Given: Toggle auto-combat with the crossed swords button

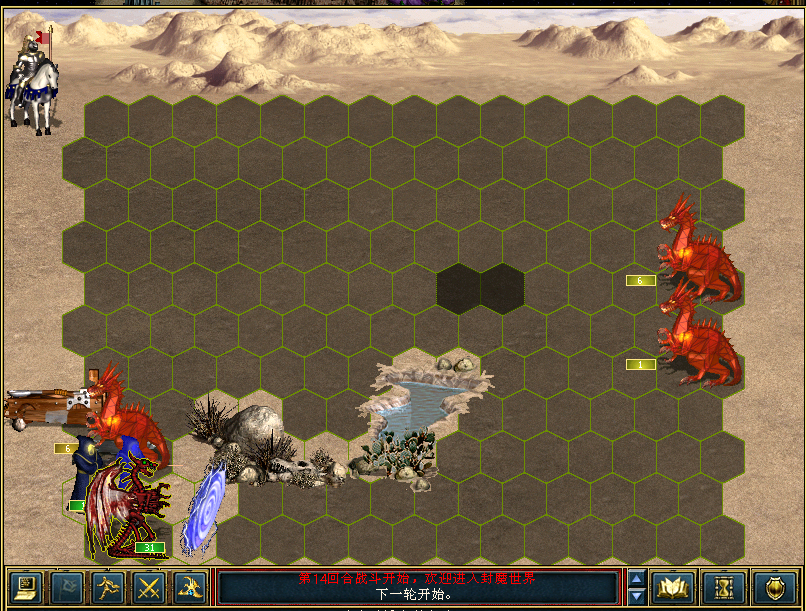Looking at the screenshot, I should [x=149, y=586].
